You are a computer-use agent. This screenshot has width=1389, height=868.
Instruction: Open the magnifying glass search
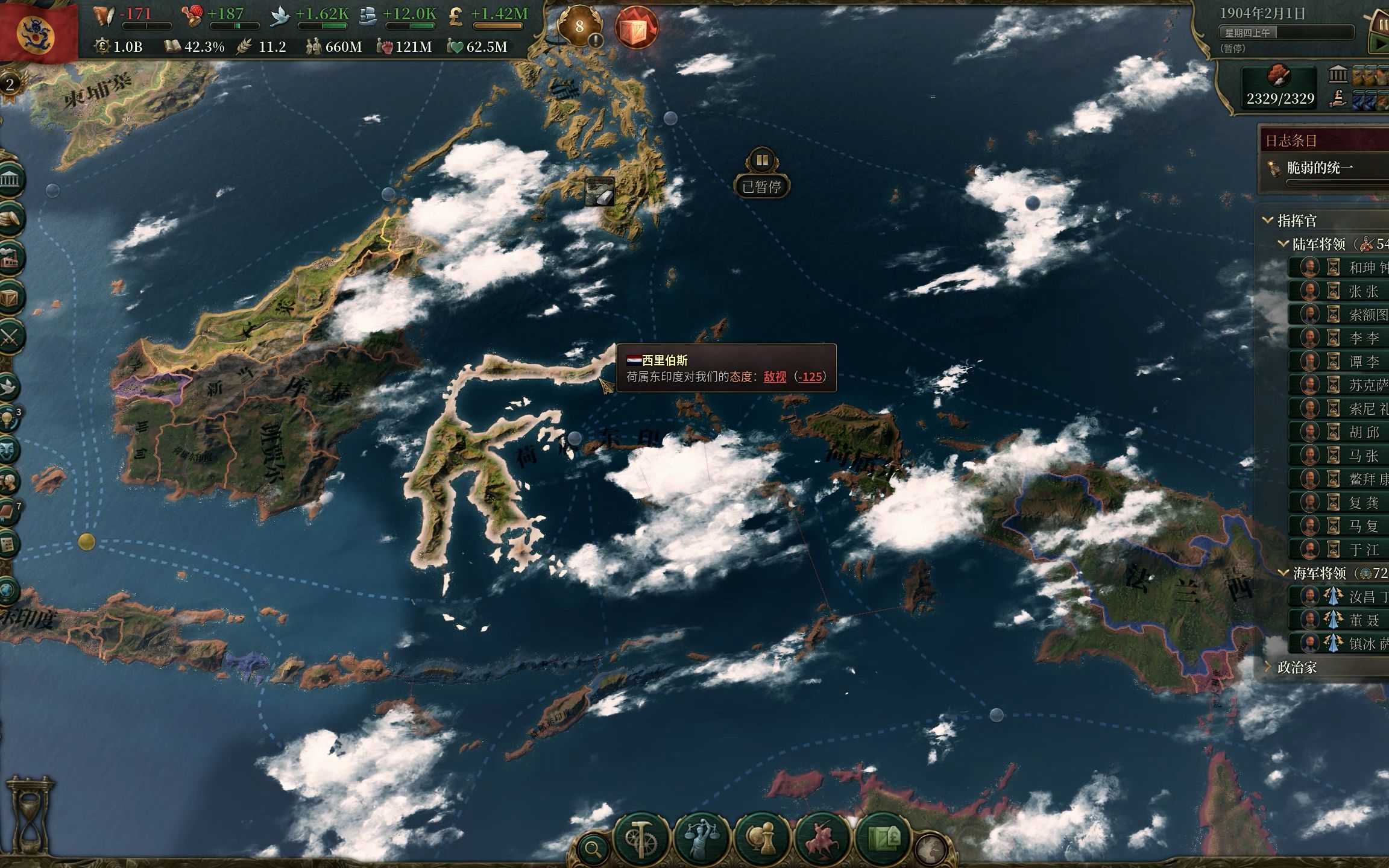click(x=593, y=850)
